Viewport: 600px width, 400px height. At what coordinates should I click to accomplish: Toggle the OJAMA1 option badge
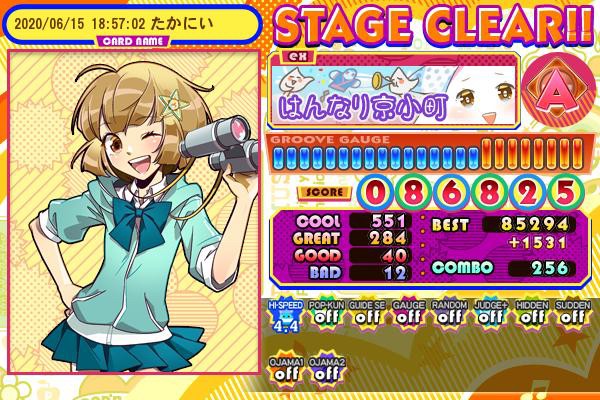click(283, 370)
